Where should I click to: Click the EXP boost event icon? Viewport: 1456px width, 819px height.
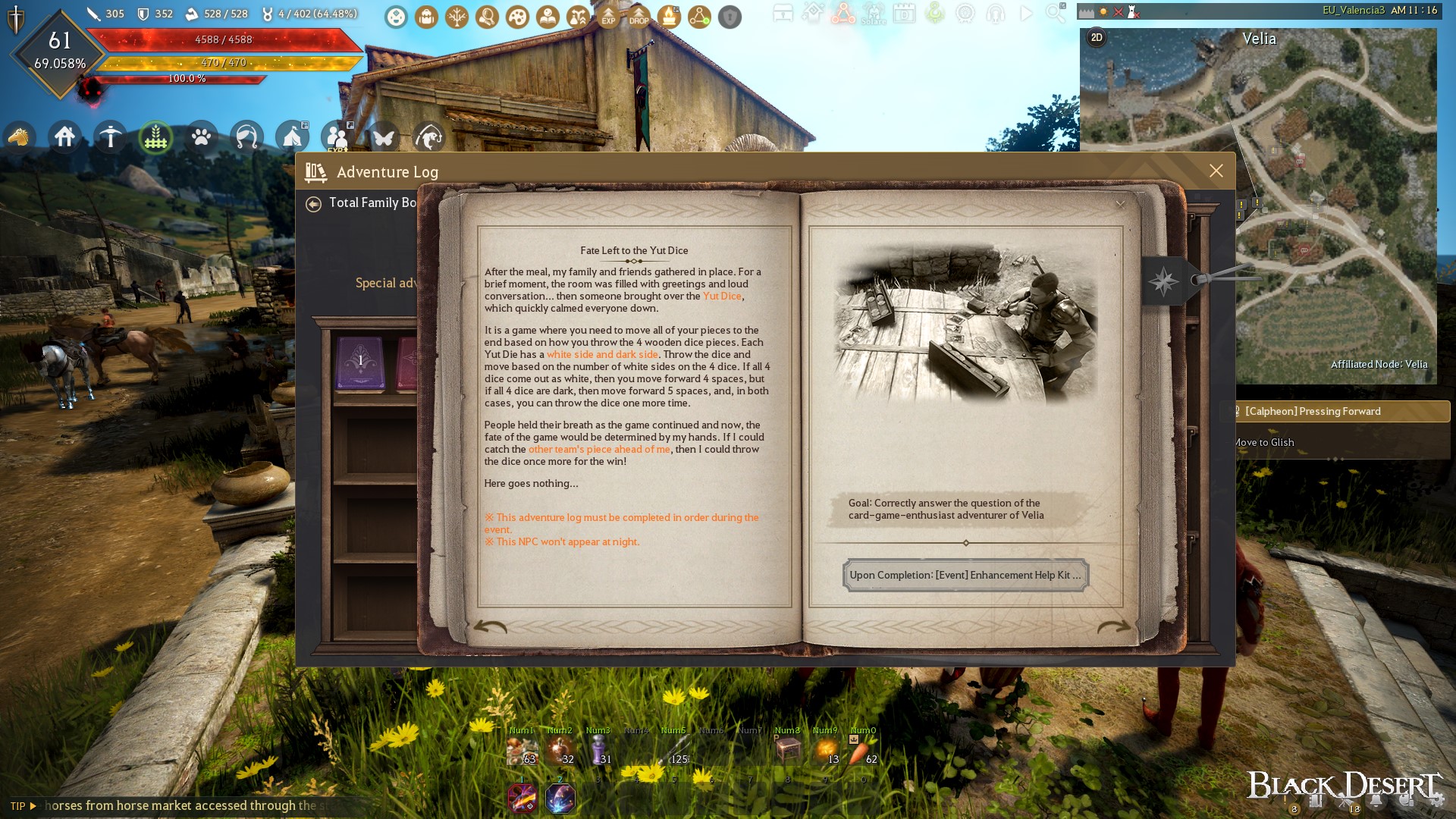tap(607, 17)
